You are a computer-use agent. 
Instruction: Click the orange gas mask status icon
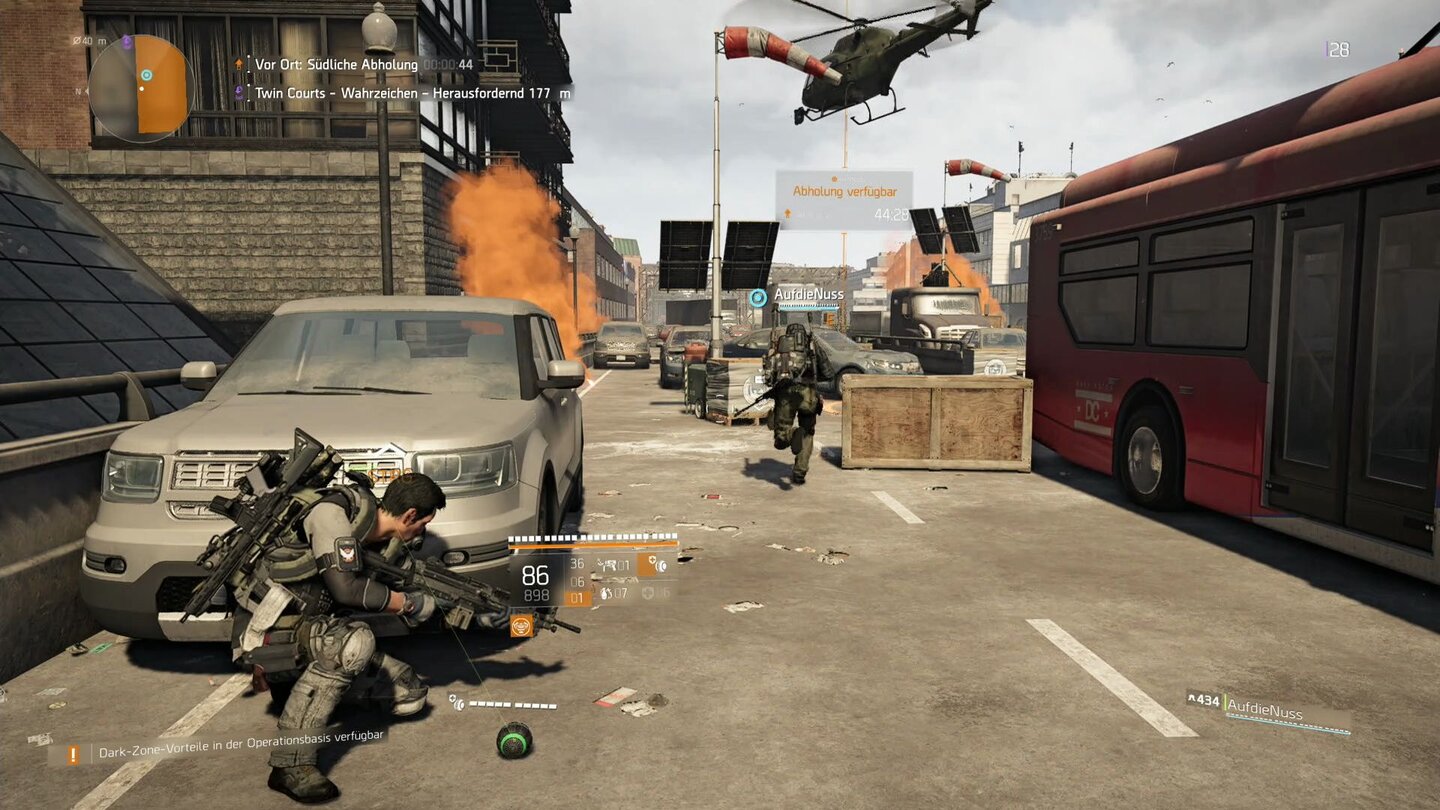click(x=520, y=626)
